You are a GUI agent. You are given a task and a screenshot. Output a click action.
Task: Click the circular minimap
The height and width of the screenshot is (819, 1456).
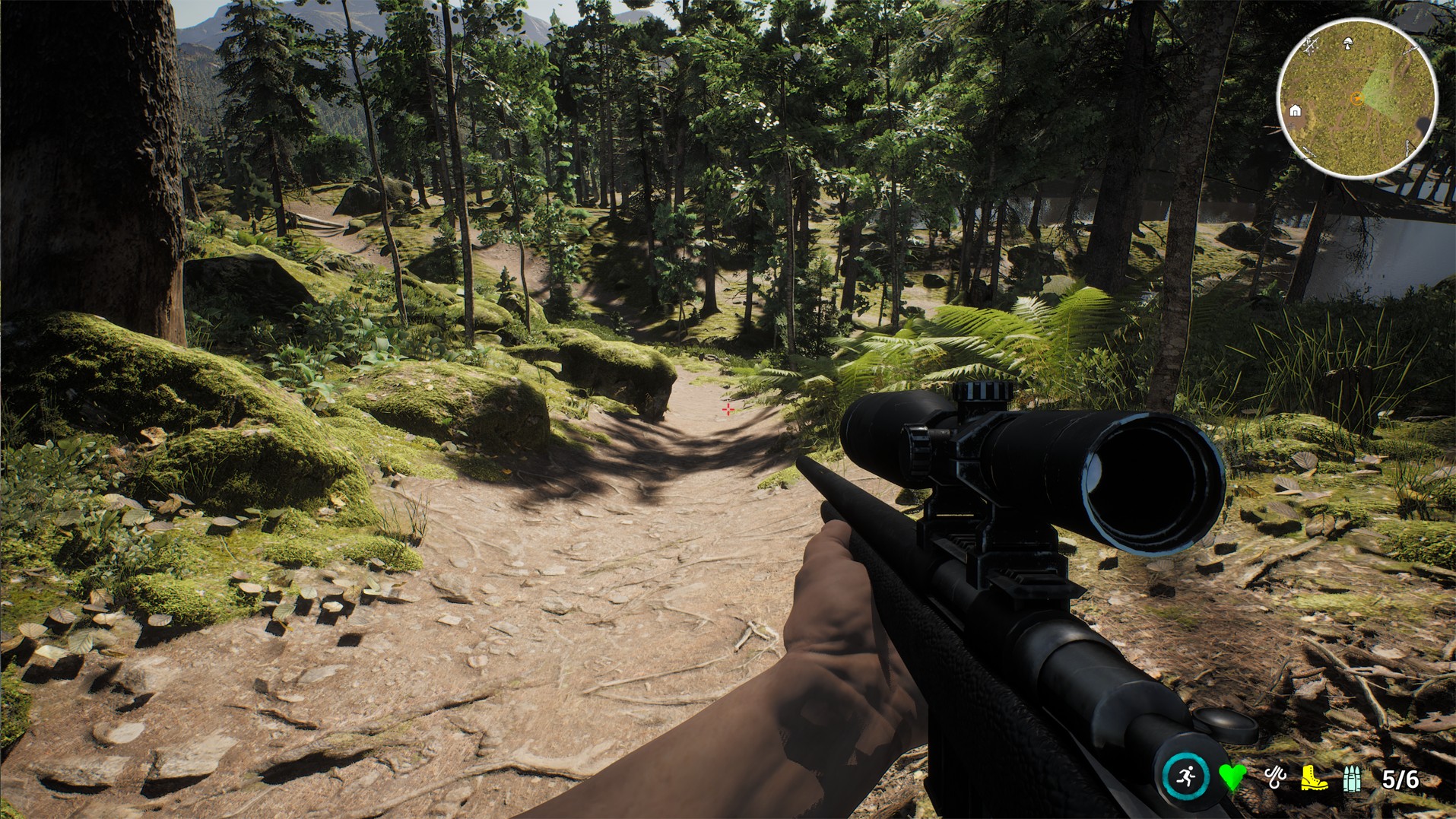(x=1357, y=98)
